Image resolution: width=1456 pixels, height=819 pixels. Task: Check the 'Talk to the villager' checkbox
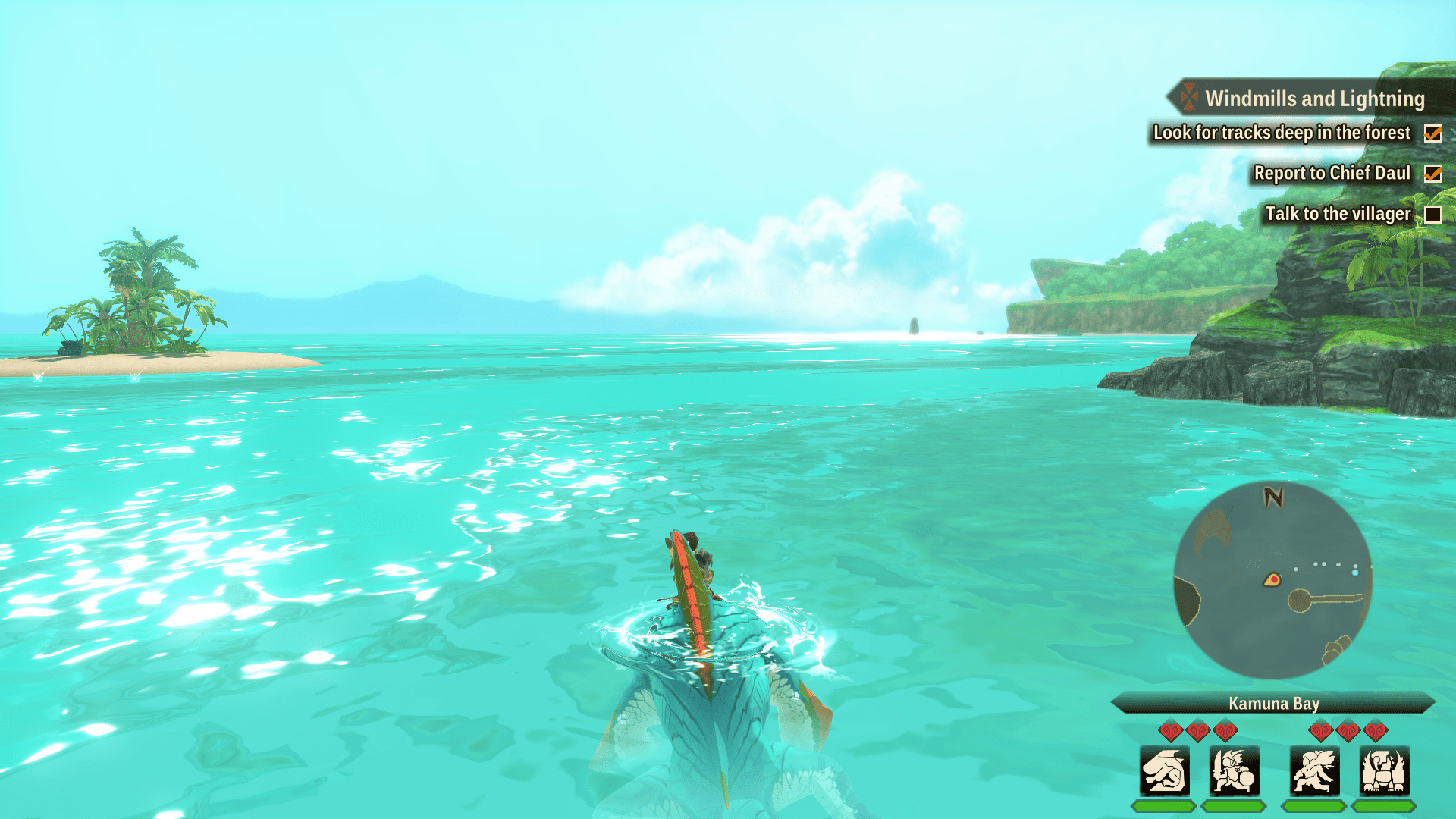[x=1433, y=215]
